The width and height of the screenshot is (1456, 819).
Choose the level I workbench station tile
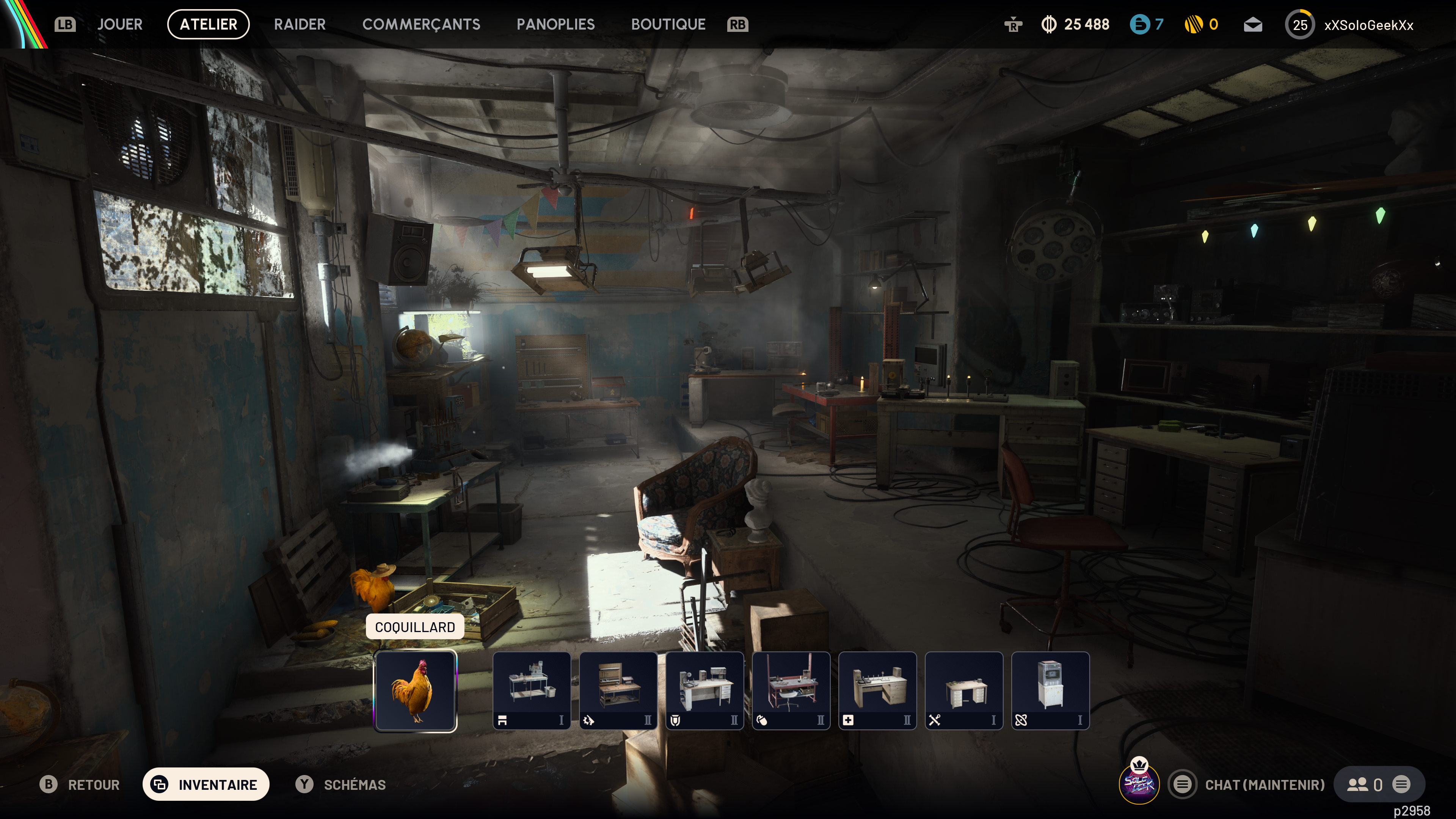[531, 691]
